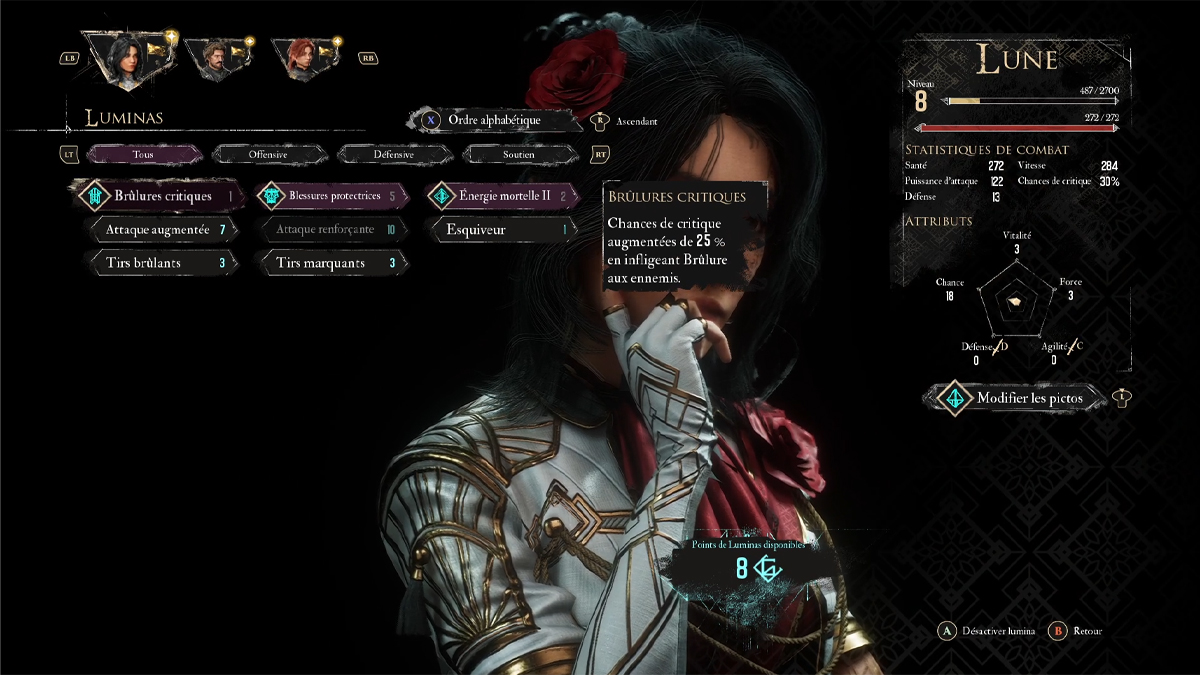
Task: Change the Ordre alphabétique sorting
Action: tap(494, 120)
